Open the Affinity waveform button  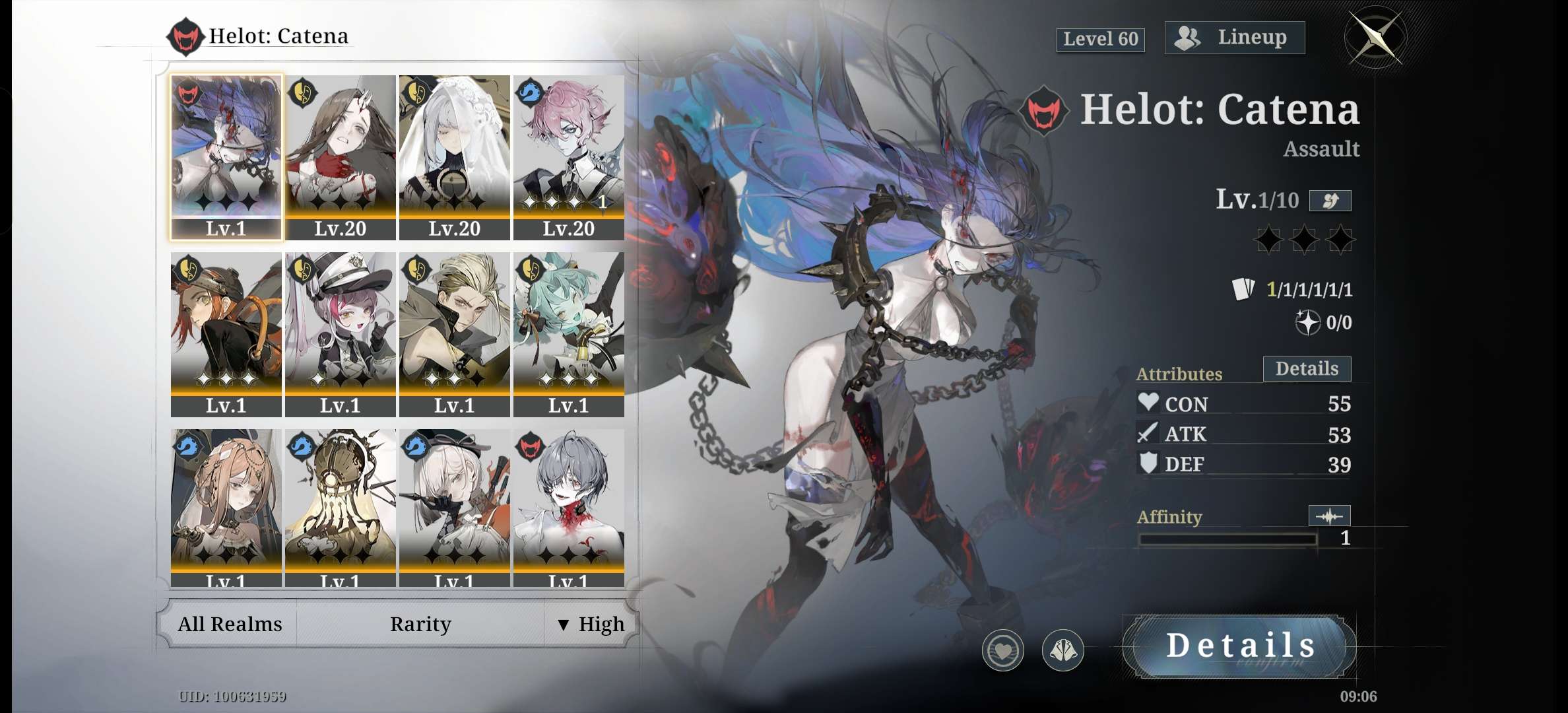tap(1329, 516)
